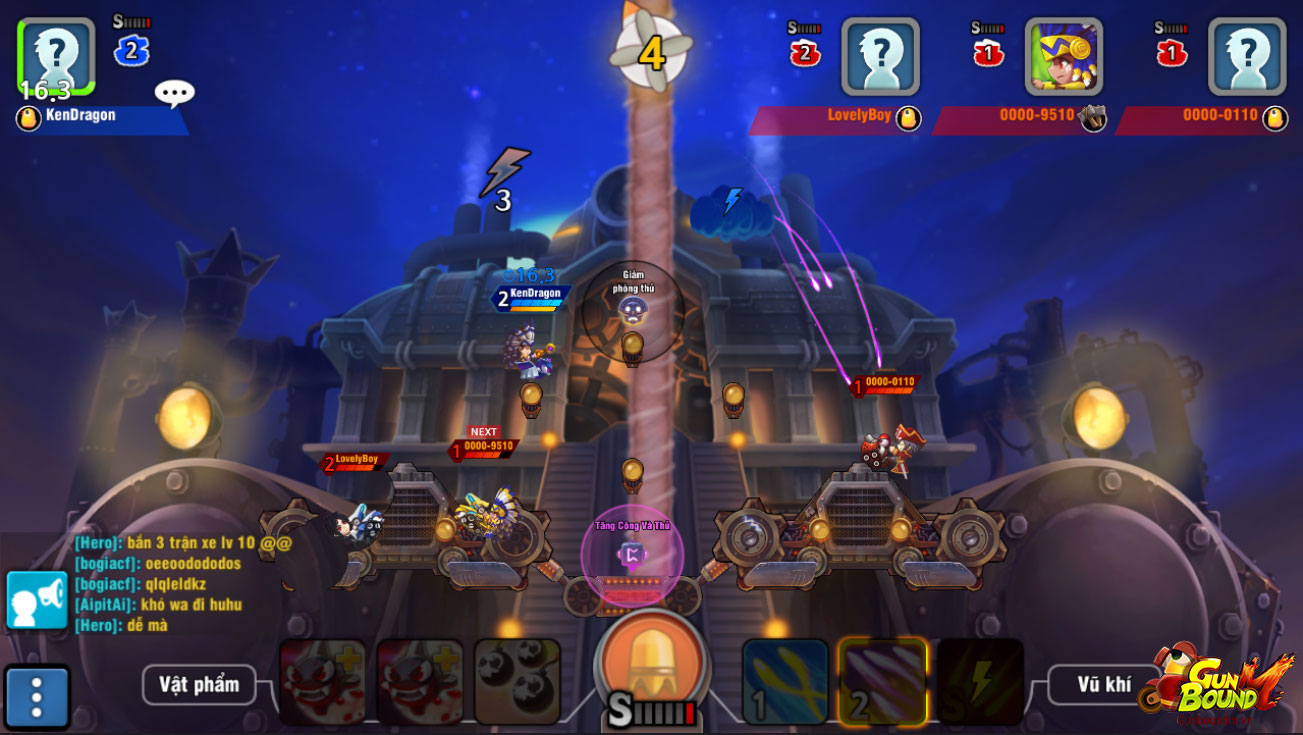Open chat with the megaphone button

(37, 600)
